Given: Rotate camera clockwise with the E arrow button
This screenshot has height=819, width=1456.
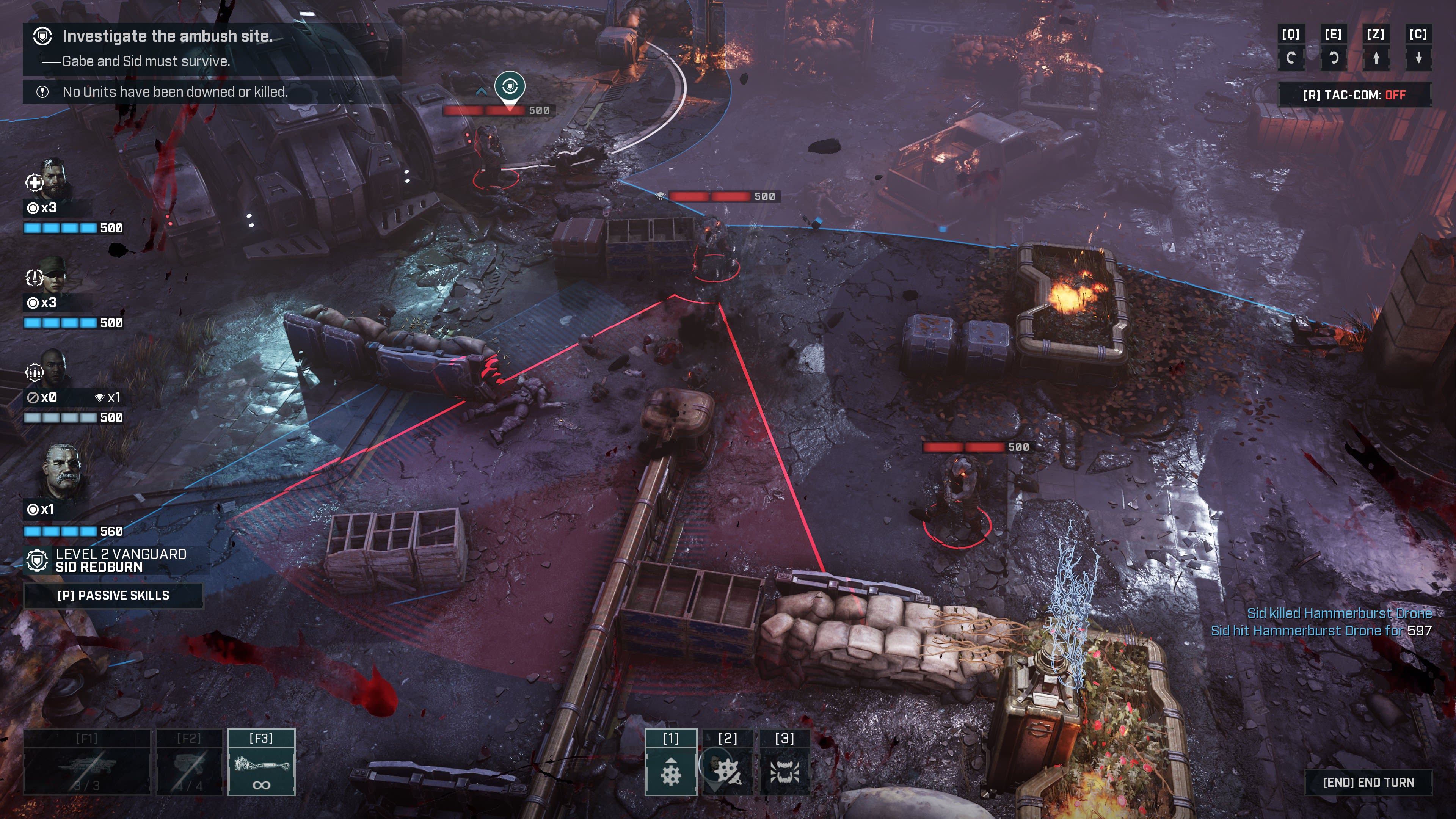Looking at the screenshot, I should (1334, 58).
